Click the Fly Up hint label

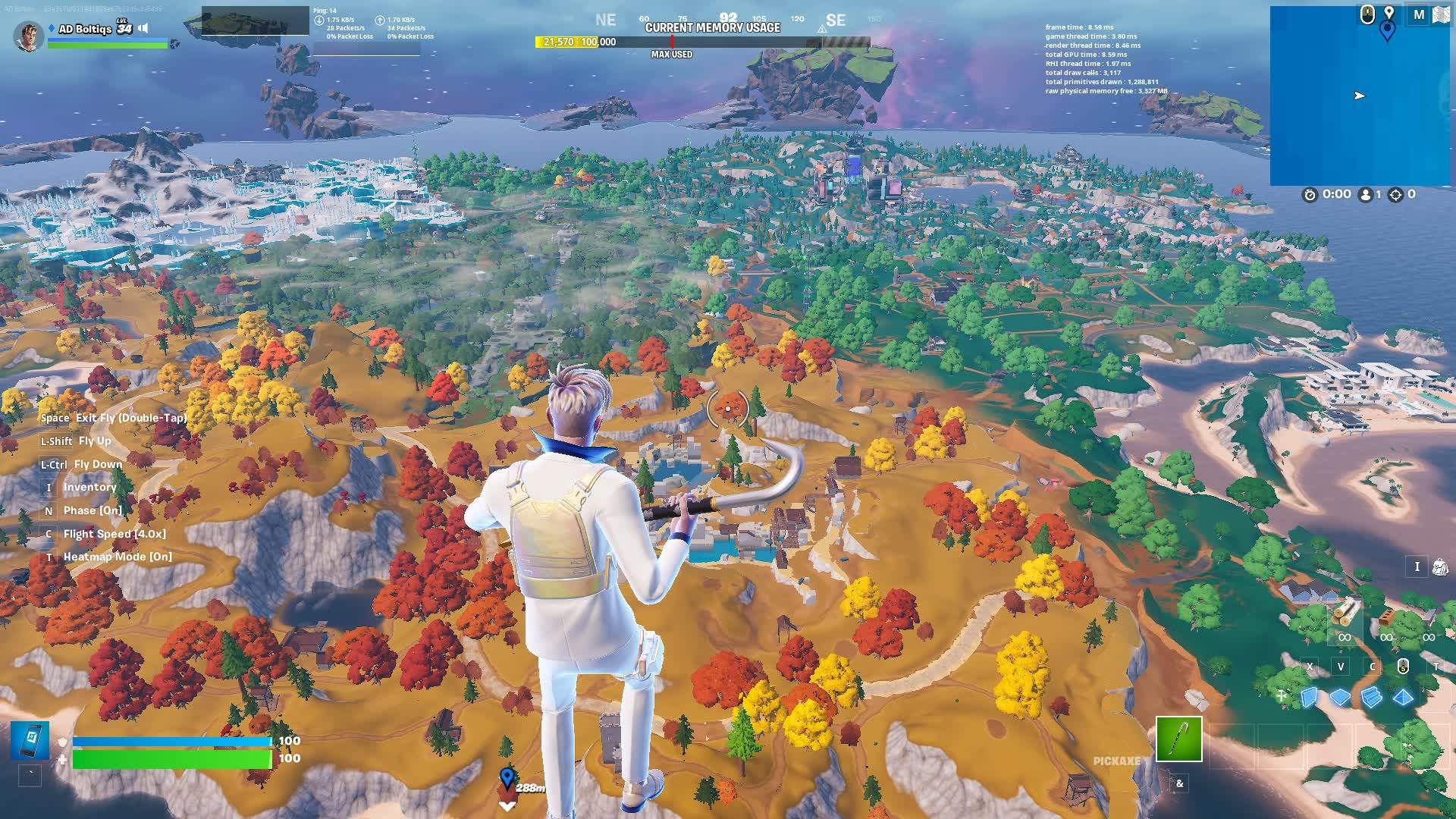point(95,441)
